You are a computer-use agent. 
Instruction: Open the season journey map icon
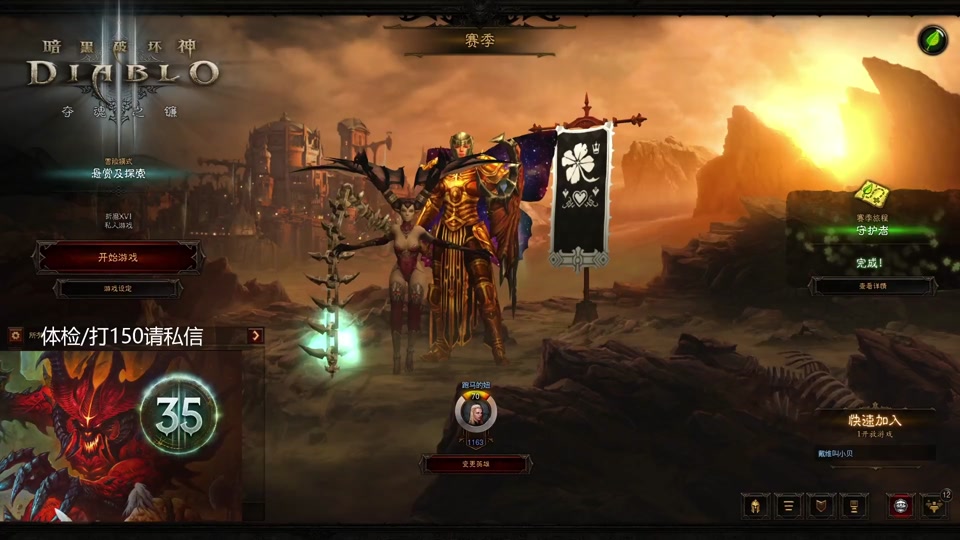872,193
